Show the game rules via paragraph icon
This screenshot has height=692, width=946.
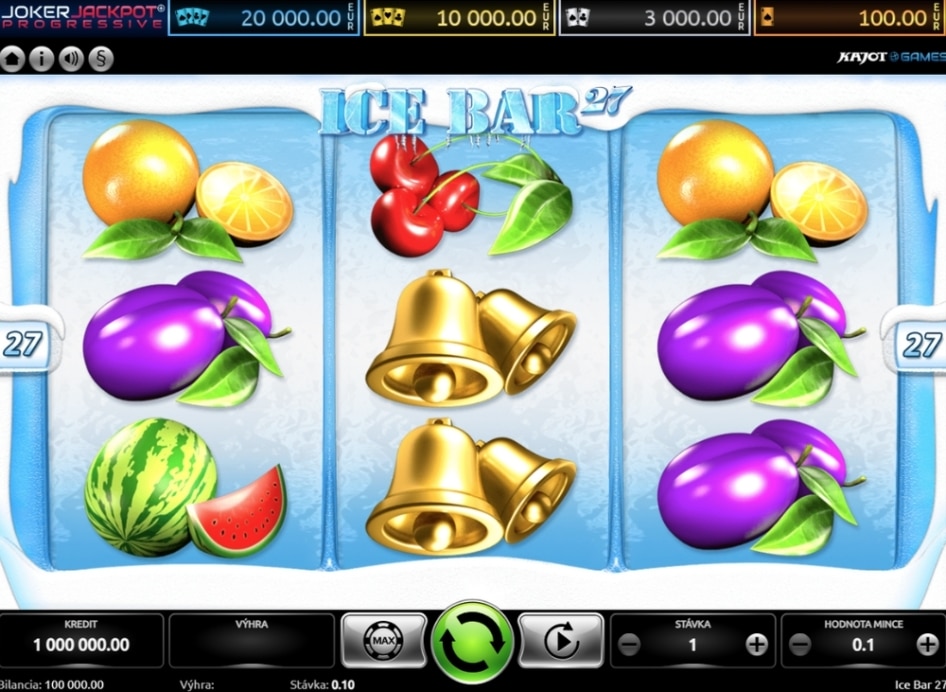click(100, 59)
